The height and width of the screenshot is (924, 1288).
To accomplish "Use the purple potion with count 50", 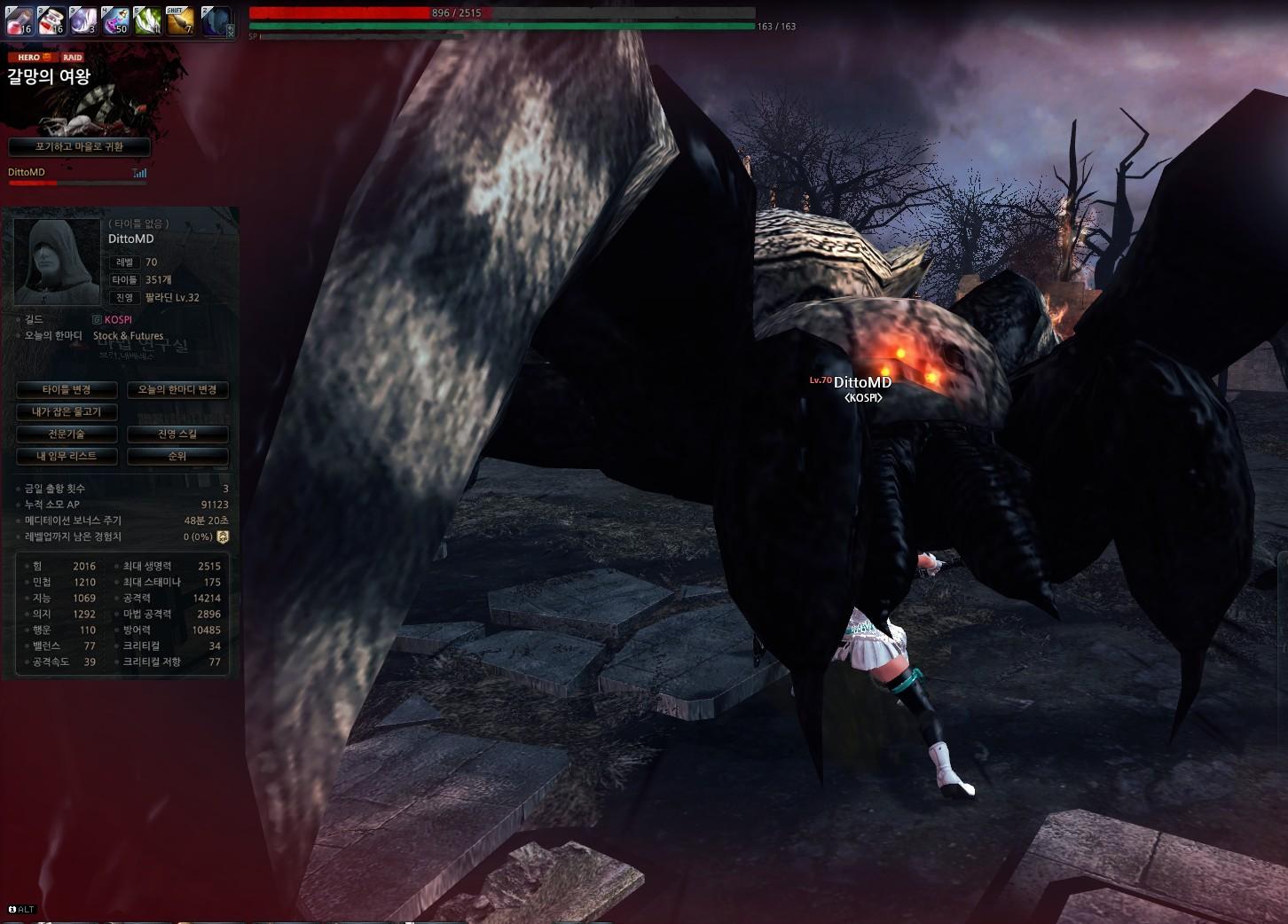I will 115,20.
